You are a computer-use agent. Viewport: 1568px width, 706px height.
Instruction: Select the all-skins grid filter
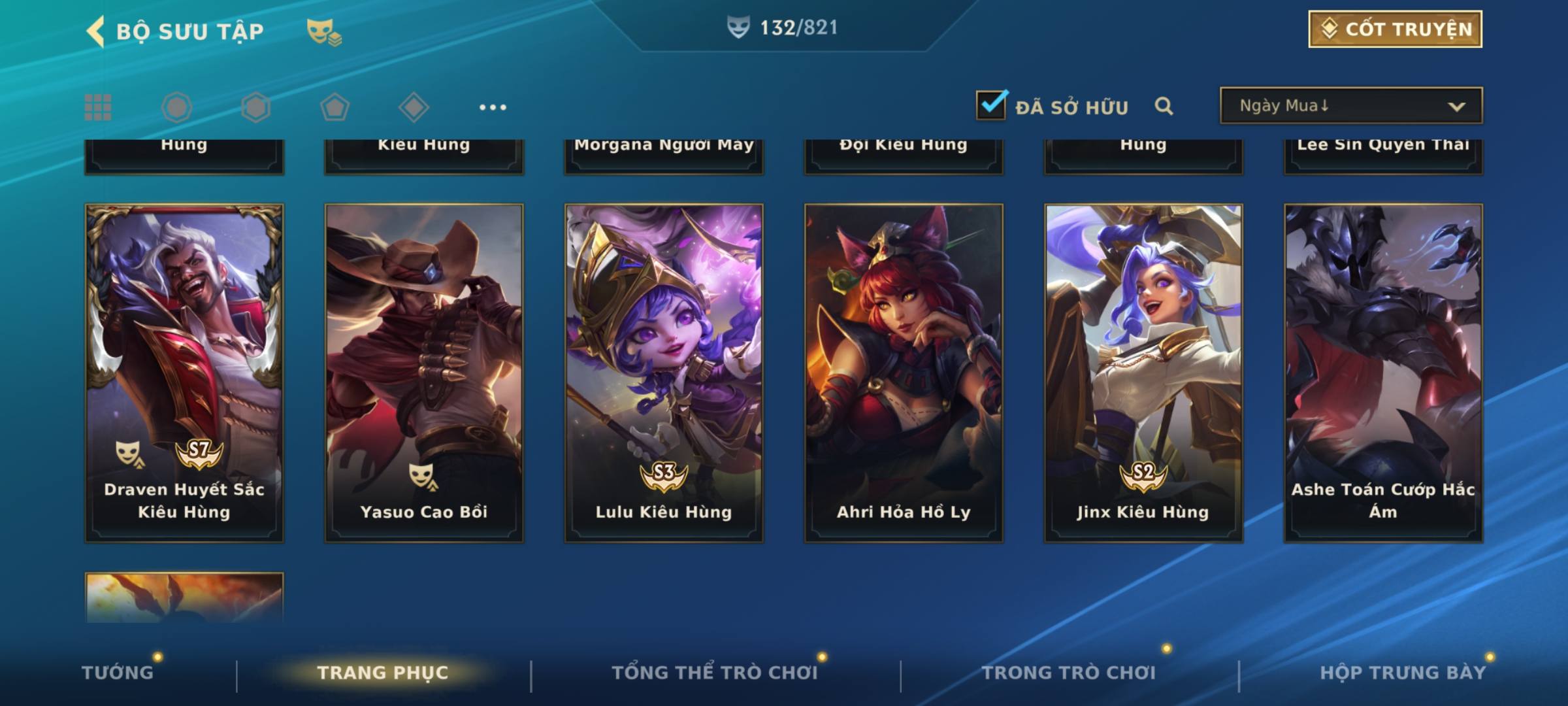[98, 107]
